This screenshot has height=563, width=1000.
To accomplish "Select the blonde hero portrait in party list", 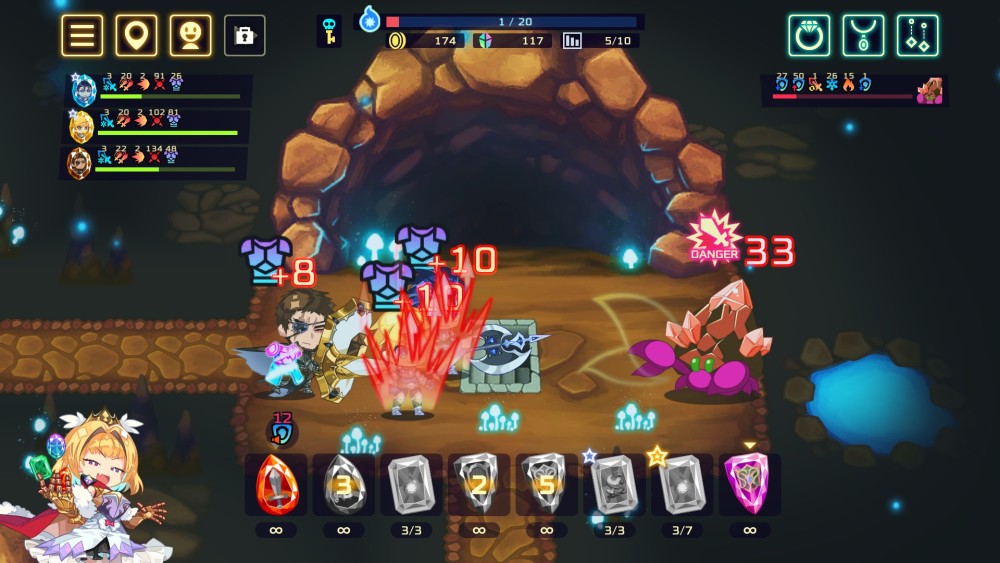I will click(81, 127).
